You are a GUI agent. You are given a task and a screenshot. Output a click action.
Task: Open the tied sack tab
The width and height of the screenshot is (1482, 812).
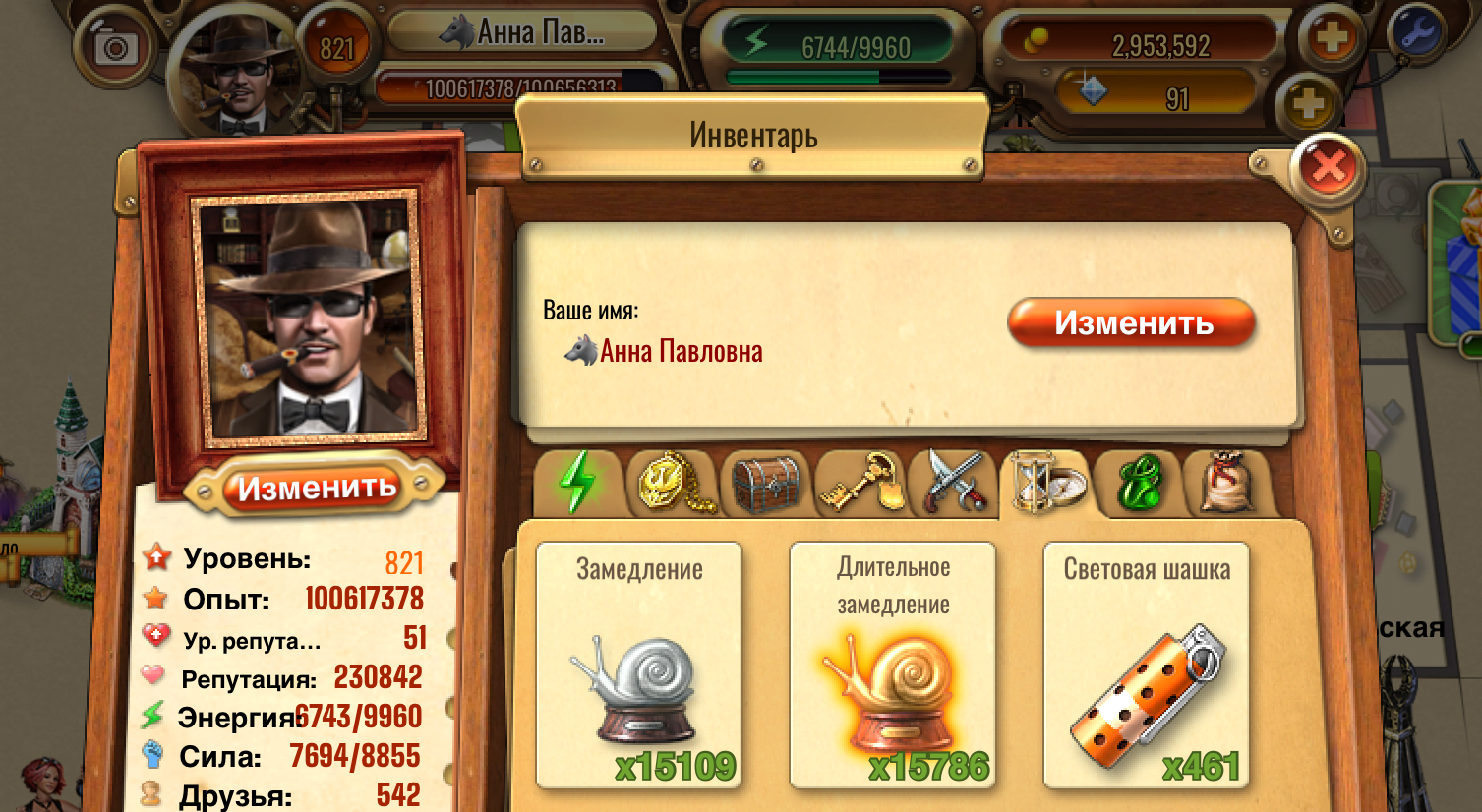point(1228,483)
